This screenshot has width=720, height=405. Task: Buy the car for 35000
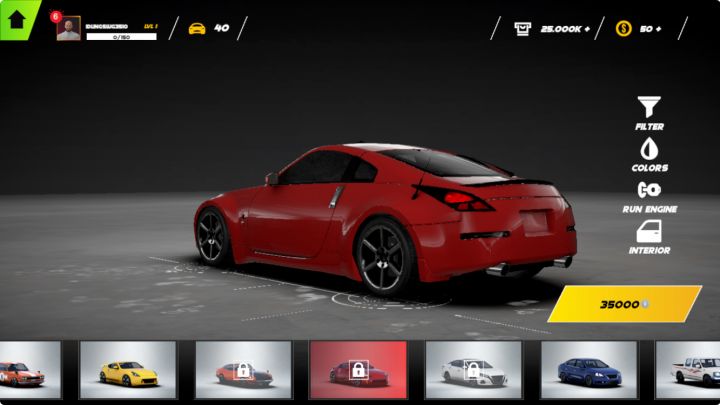pyautogui.click(x=624, y=304)
